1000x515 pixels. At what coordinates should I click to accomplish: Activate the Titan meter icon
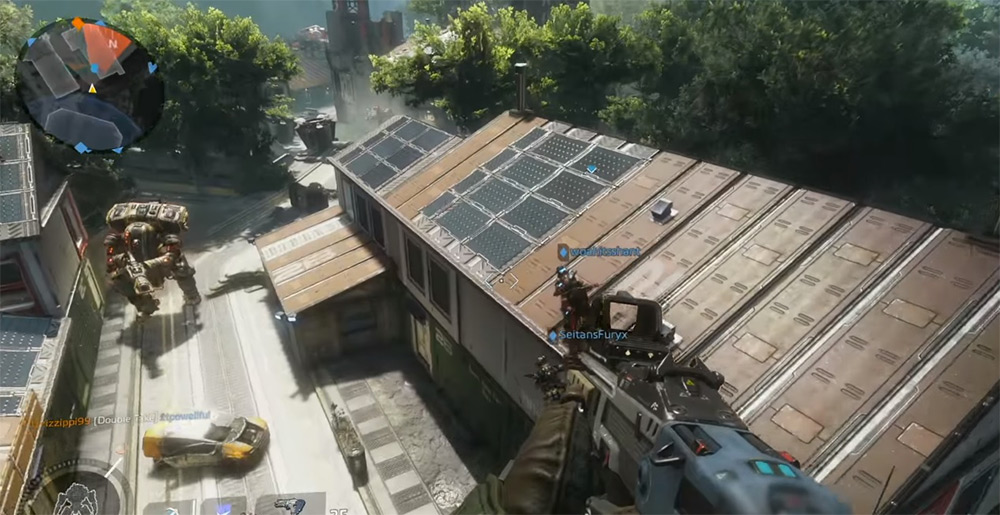click(x=76, y=496)
